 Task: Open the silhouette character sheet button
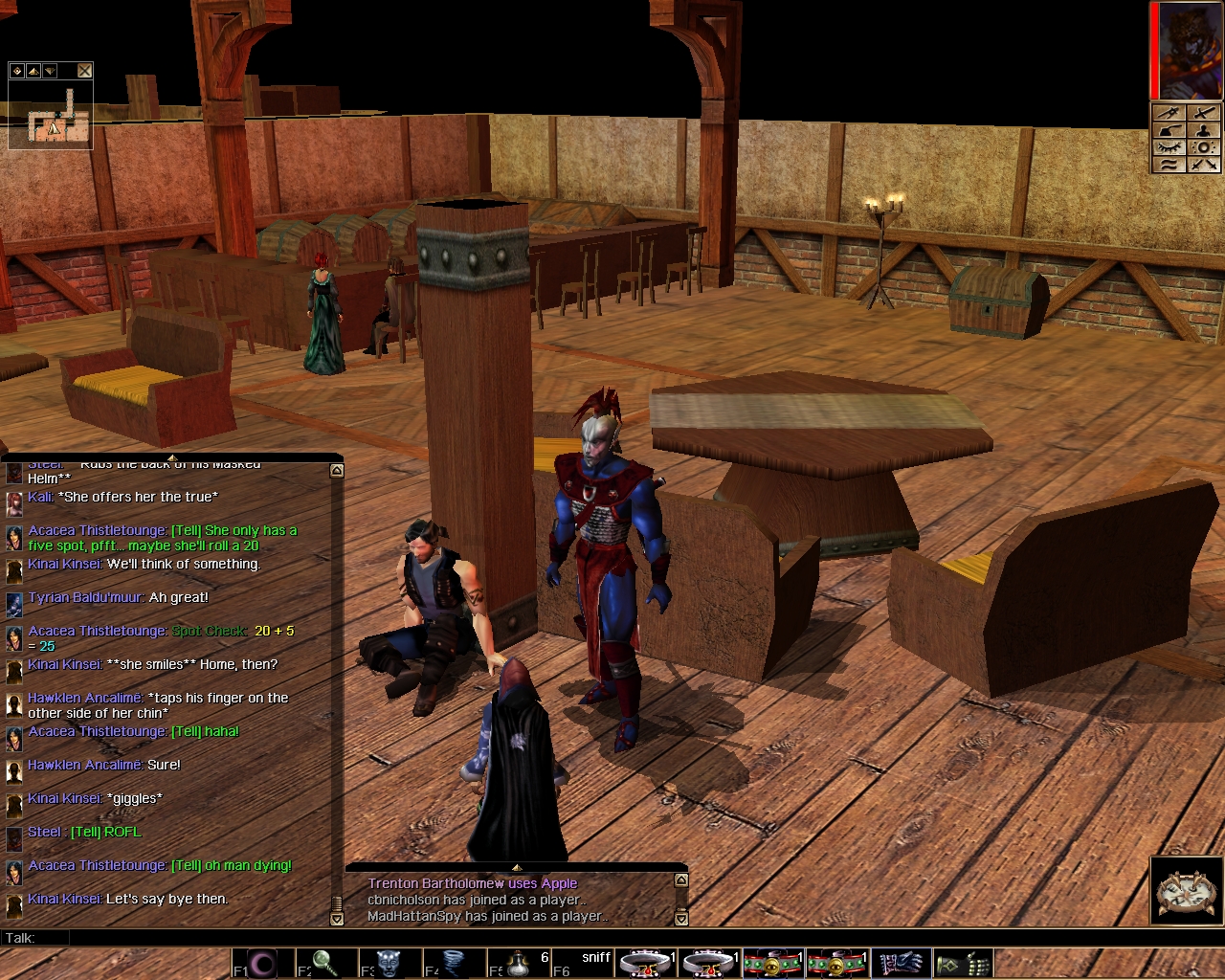(1204, 130)
